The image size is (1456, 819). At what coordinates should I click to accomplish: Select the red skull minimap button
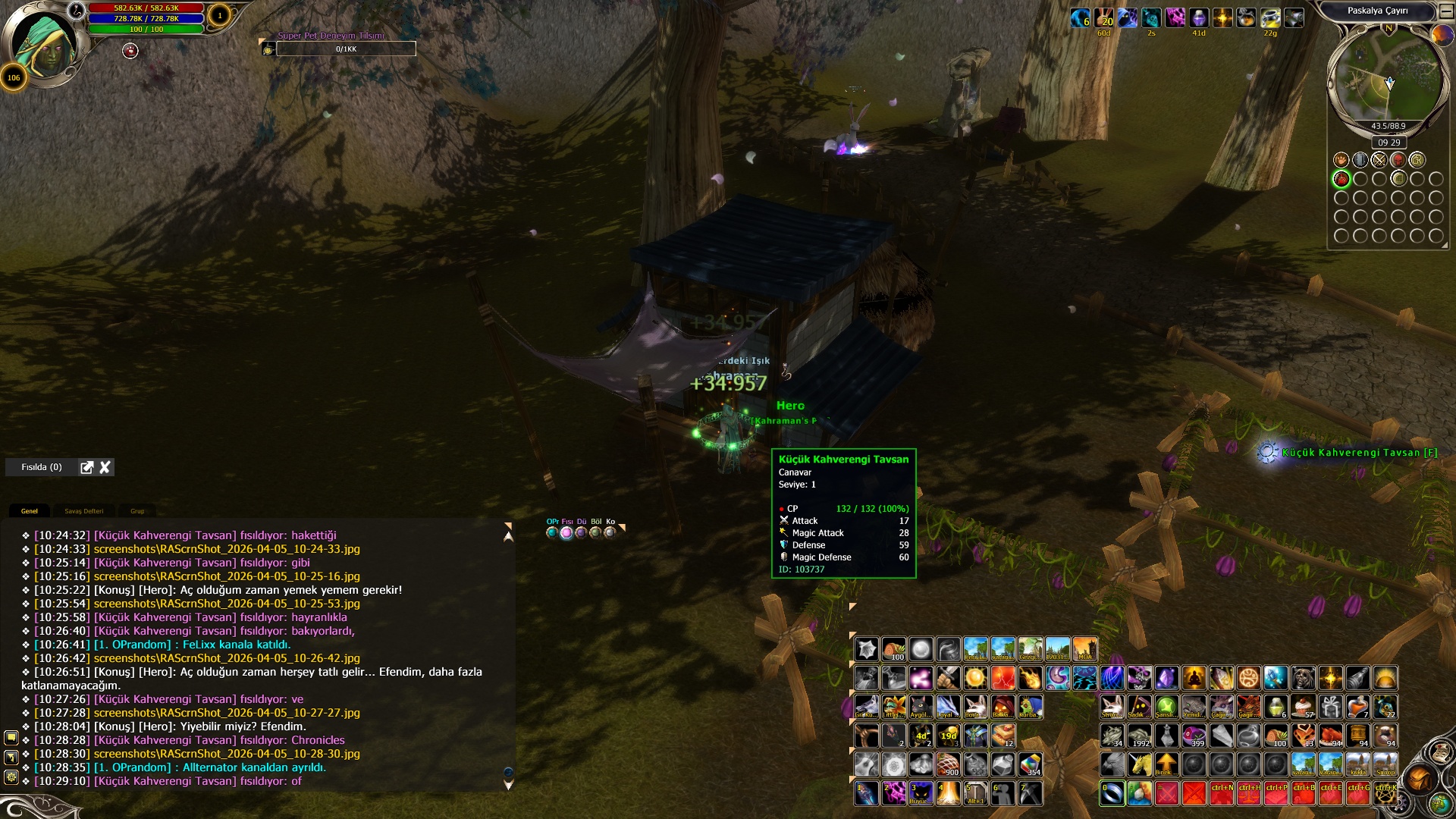coord(1398,160)
